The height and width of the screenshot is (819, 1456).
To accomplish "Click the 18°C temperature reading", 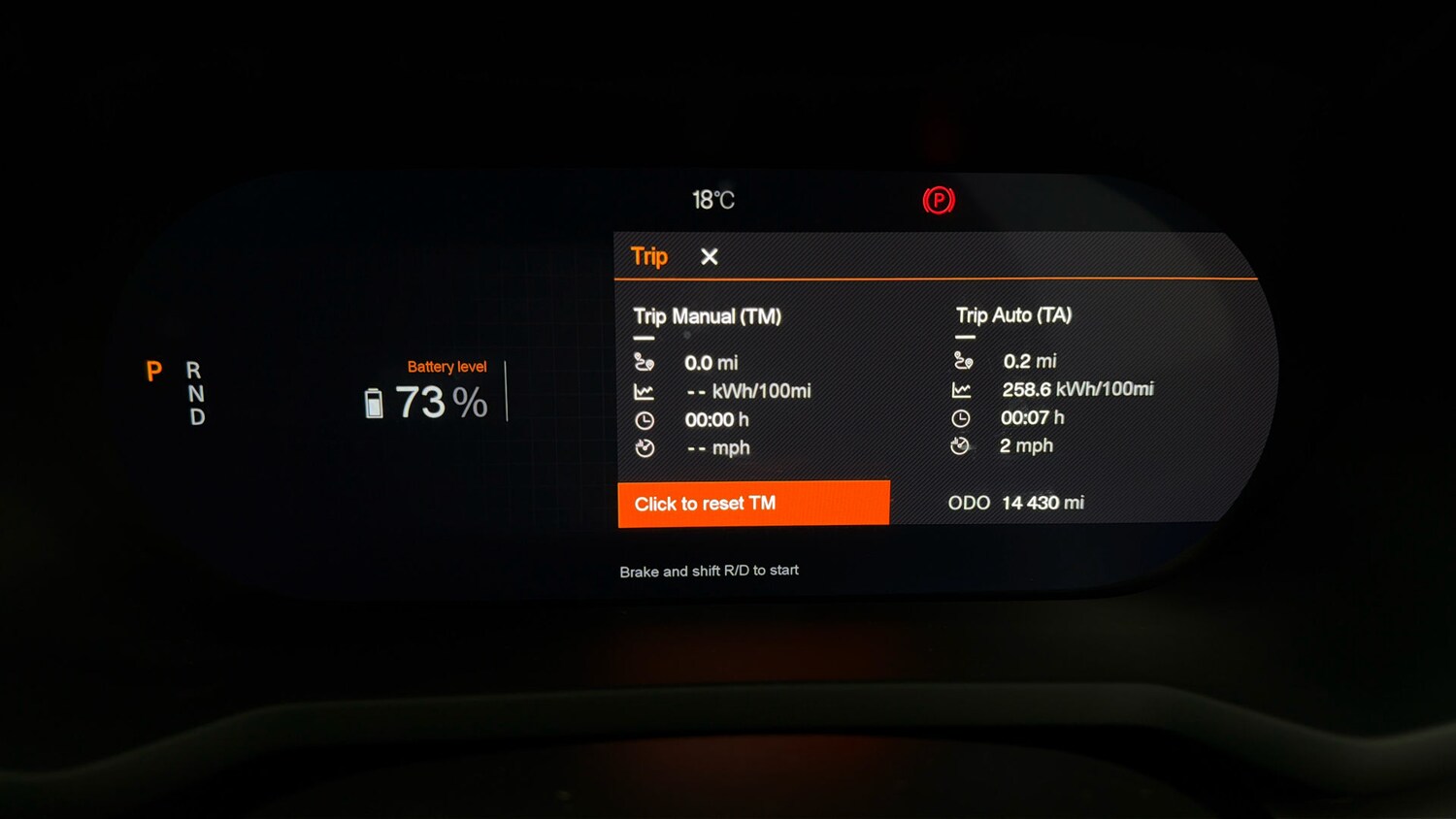I will point(711,199).
